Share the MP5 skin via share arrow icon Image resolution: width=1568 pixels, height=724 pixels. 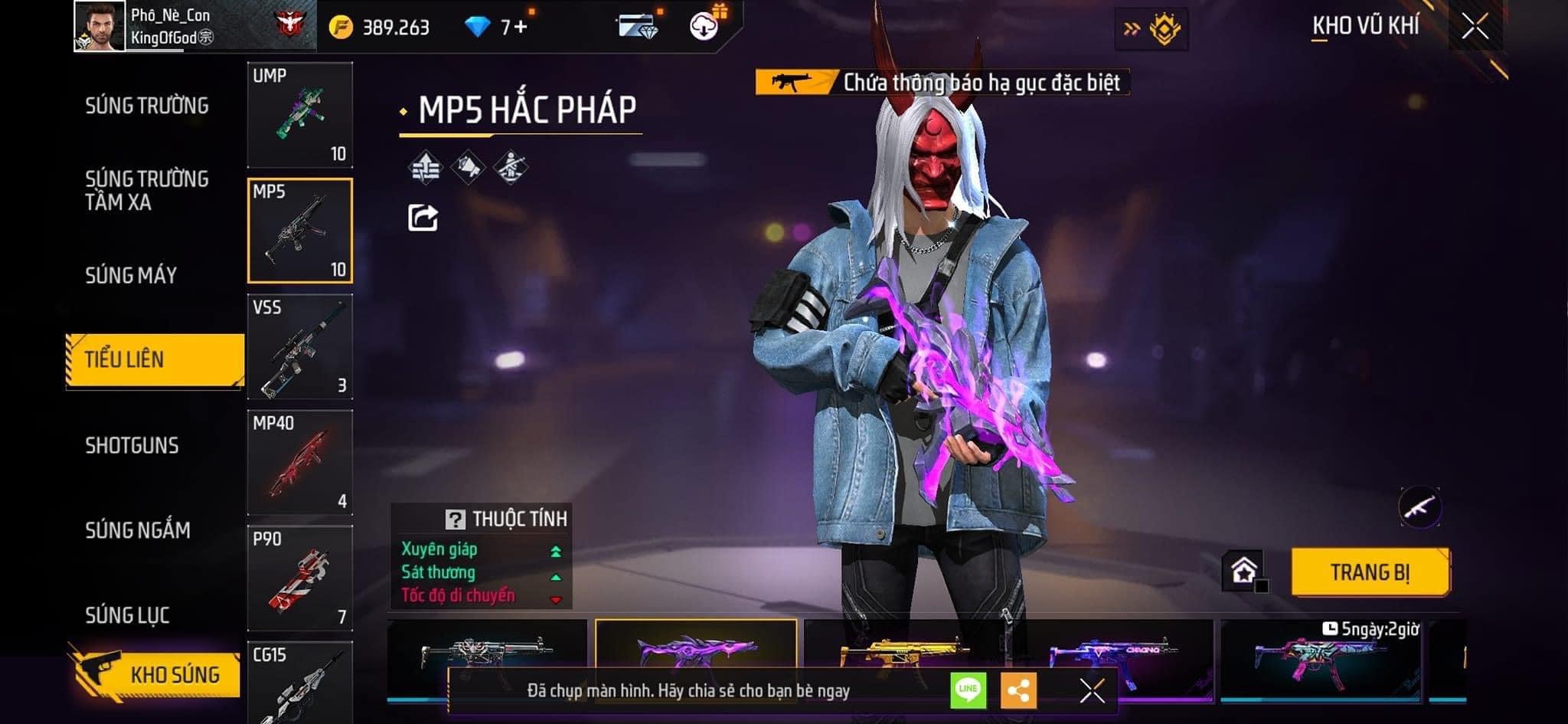click(x=423, y=218)
